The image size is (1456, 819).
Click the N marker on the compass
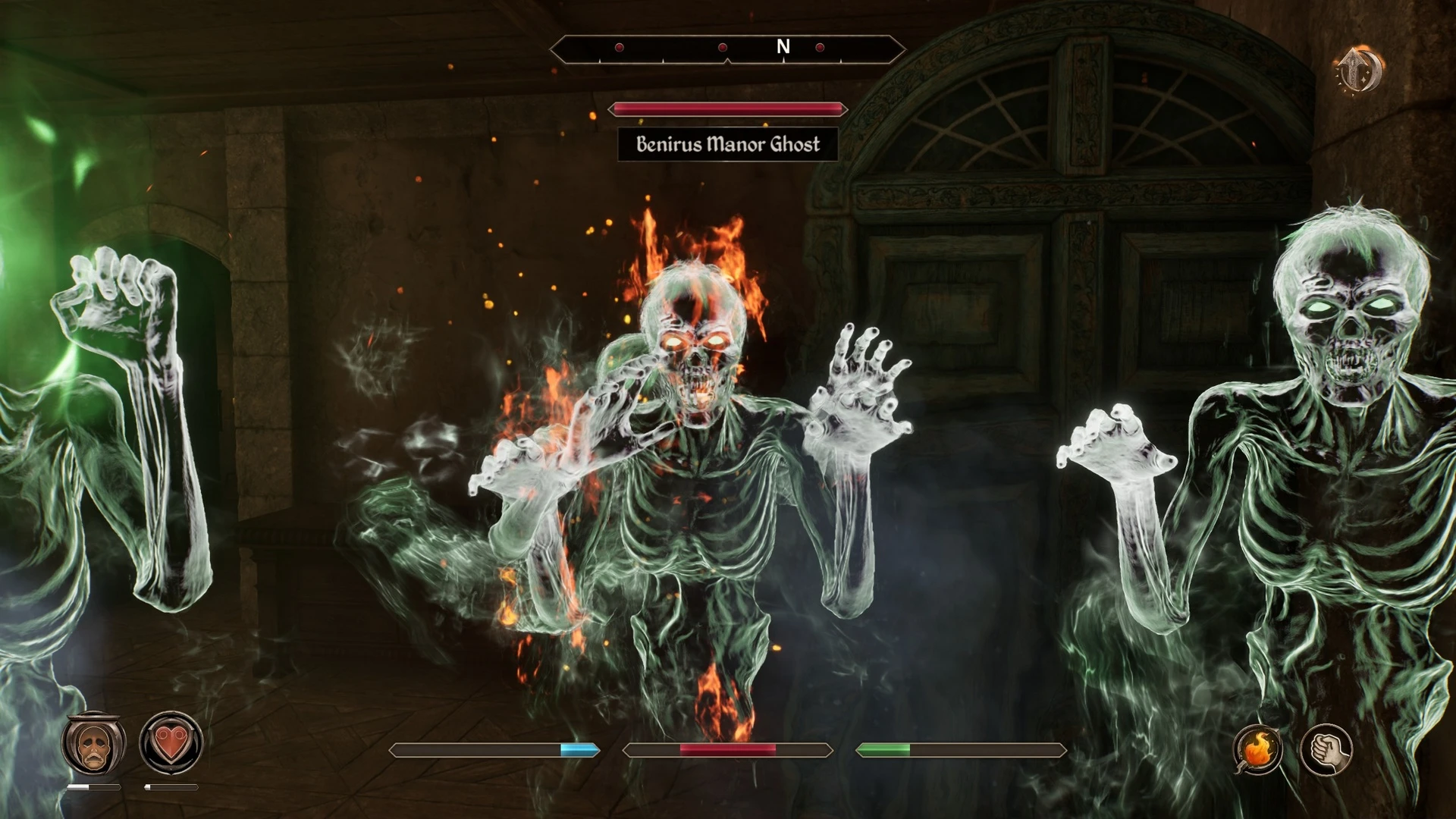click(x=784, y=47)
